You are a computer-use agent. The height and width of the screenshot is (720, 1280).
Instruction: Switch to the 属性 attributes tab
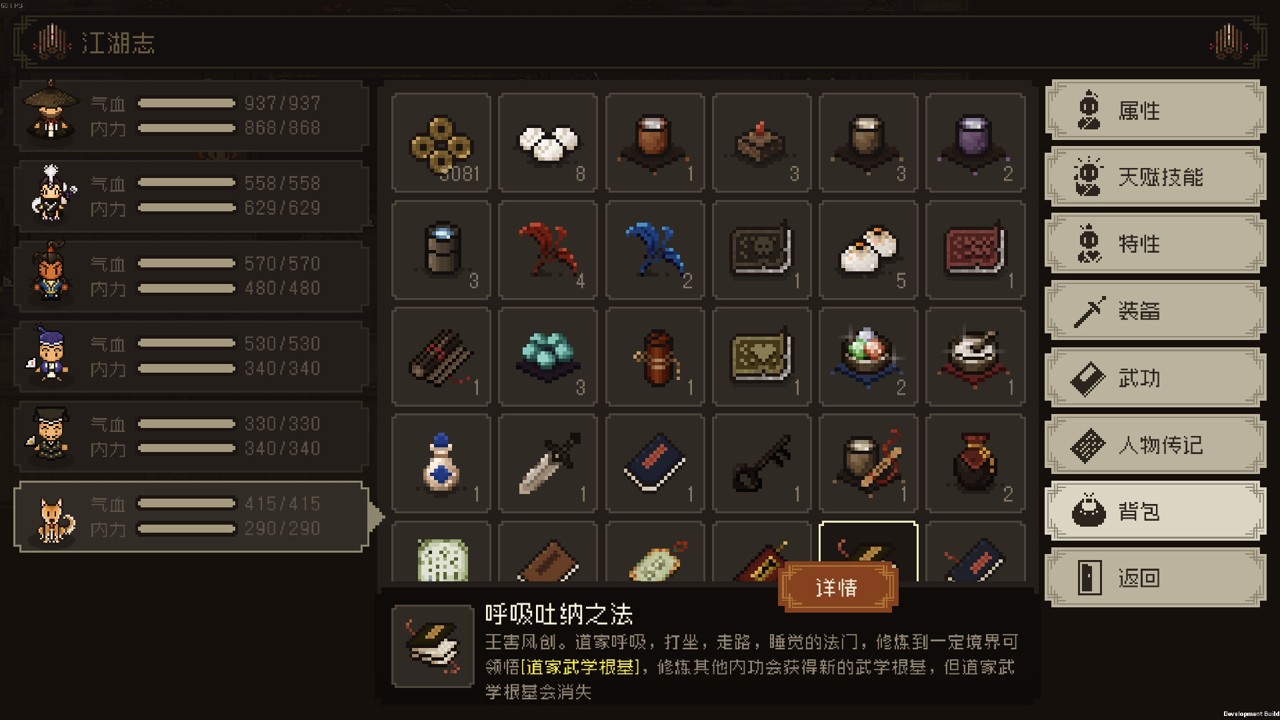1155,110
